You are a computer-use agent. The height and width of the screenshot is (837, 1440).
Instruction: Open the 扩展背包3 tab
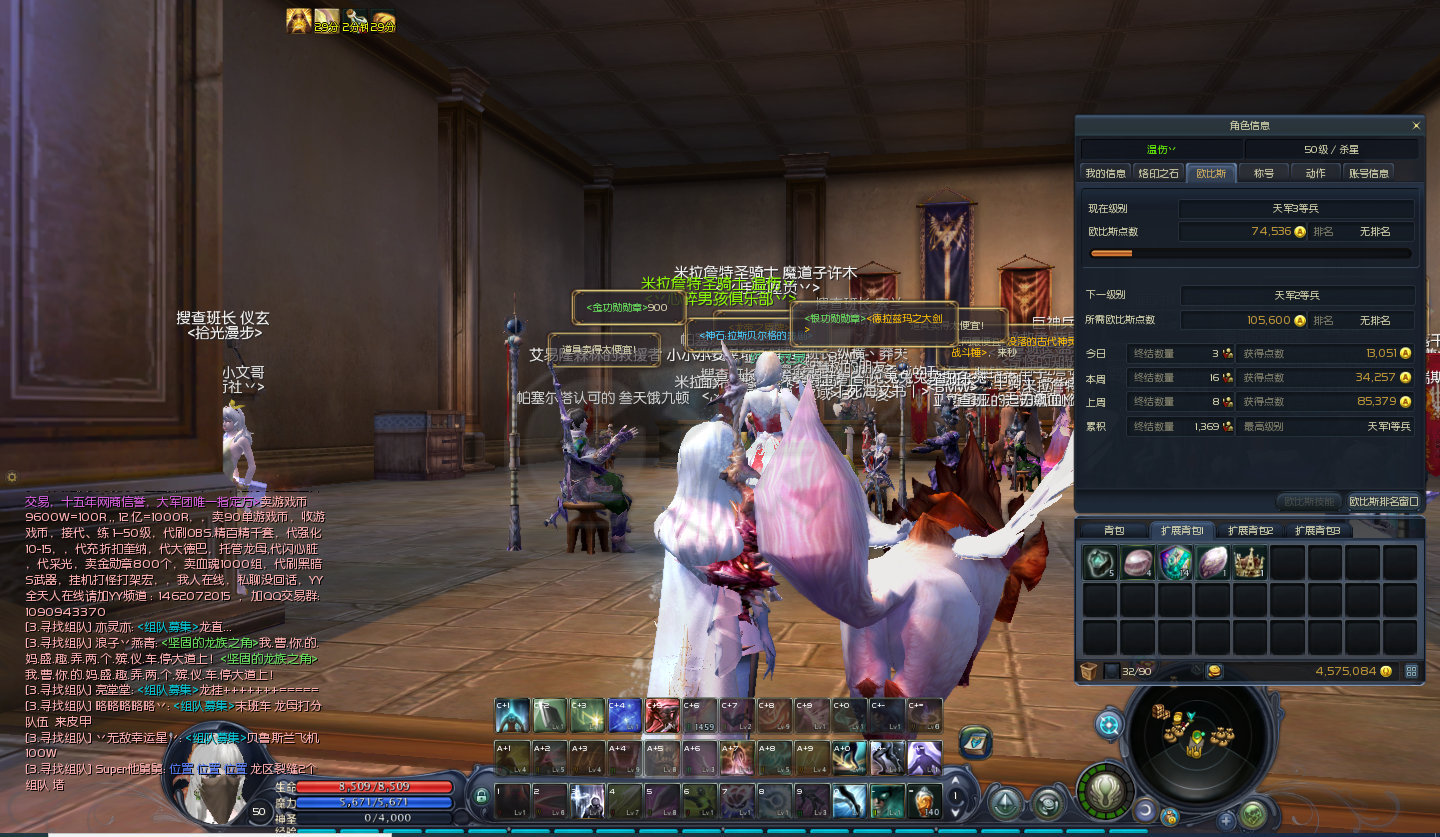[1317, 530]
